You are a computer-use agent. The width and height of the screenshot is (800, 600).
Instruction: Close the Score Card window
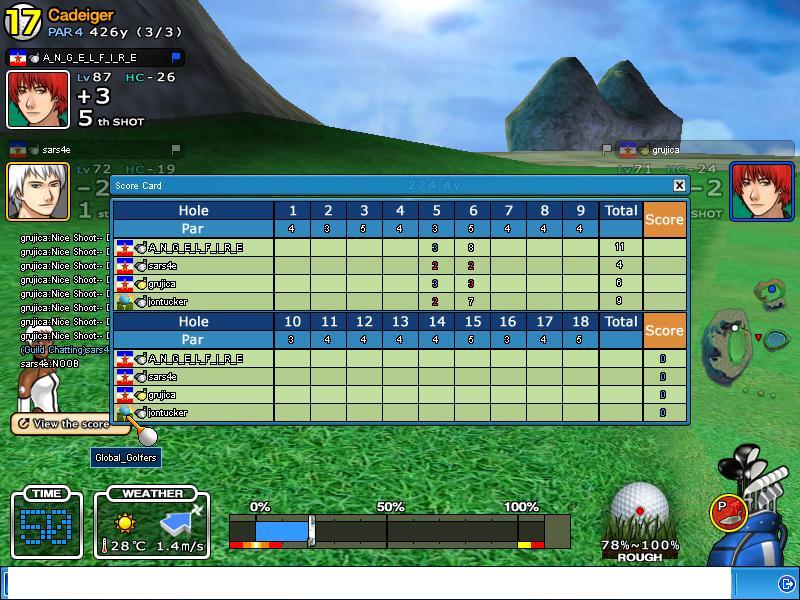click(x=680, y=185)
